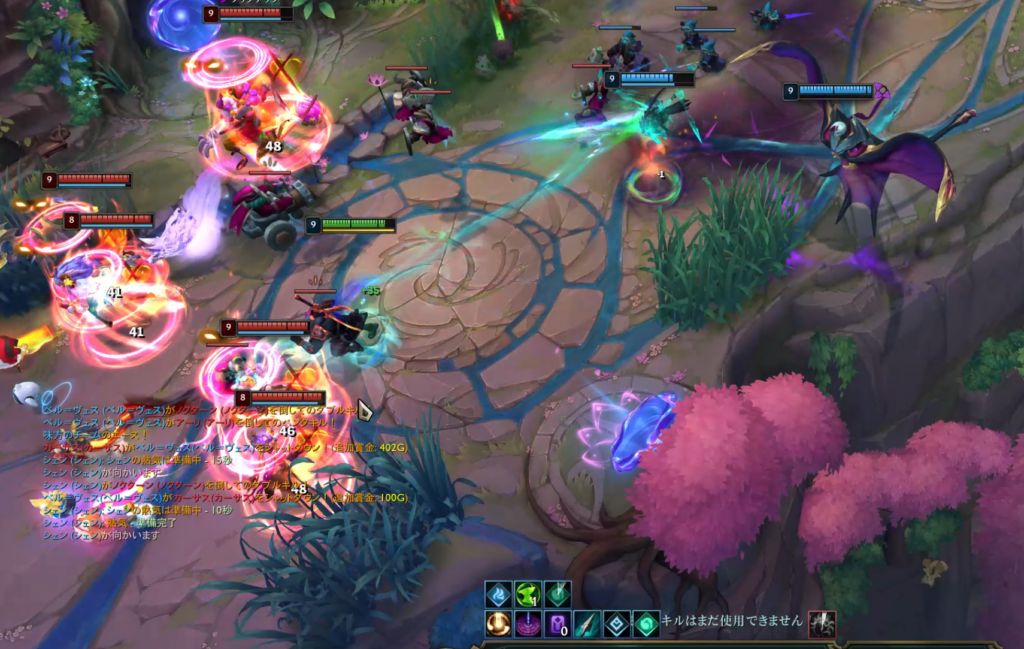Click the glowing orange orb buff icon

pos(498,625)
